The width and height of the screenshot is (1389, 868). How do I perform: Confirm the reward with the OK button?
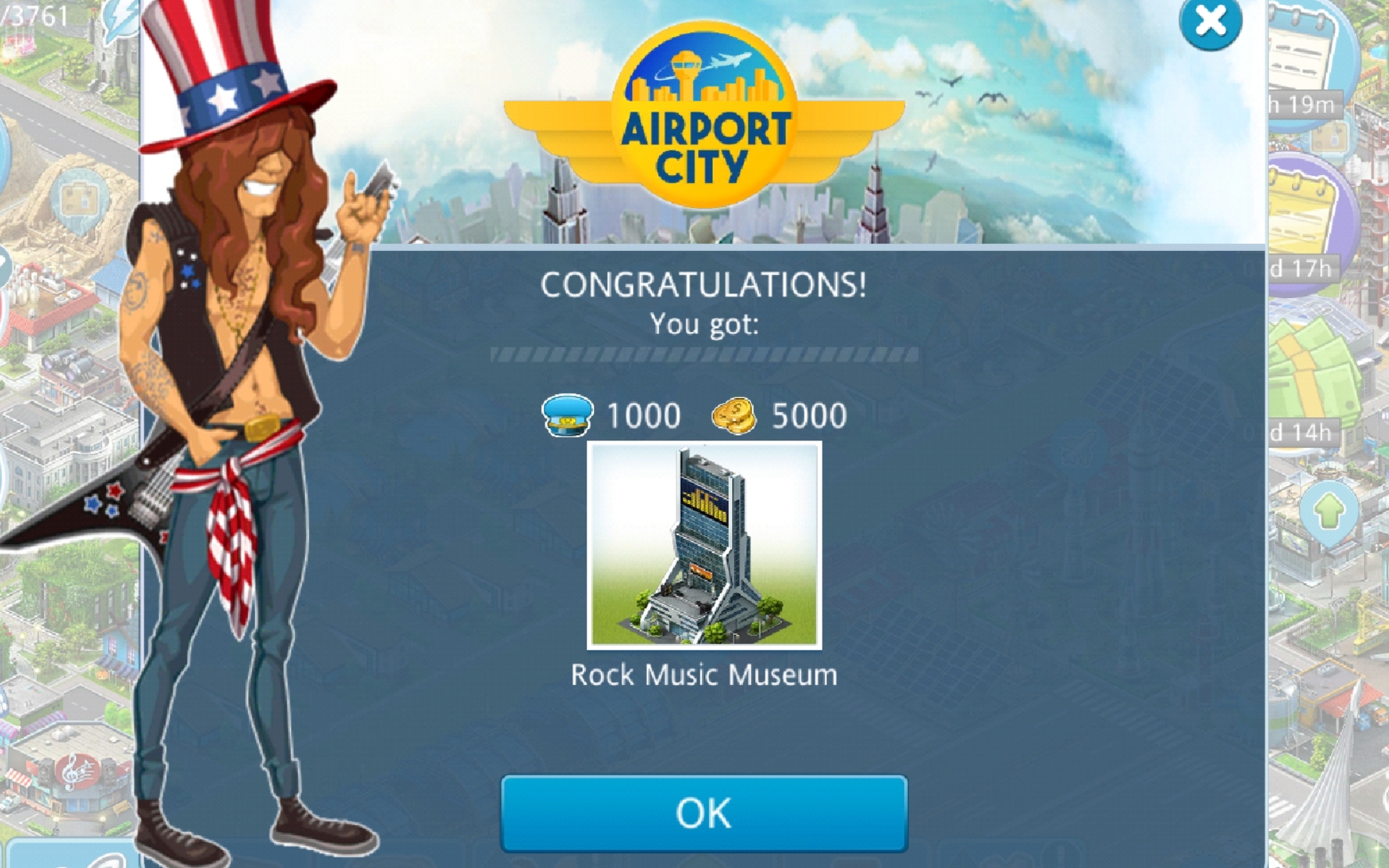(703, 813)
